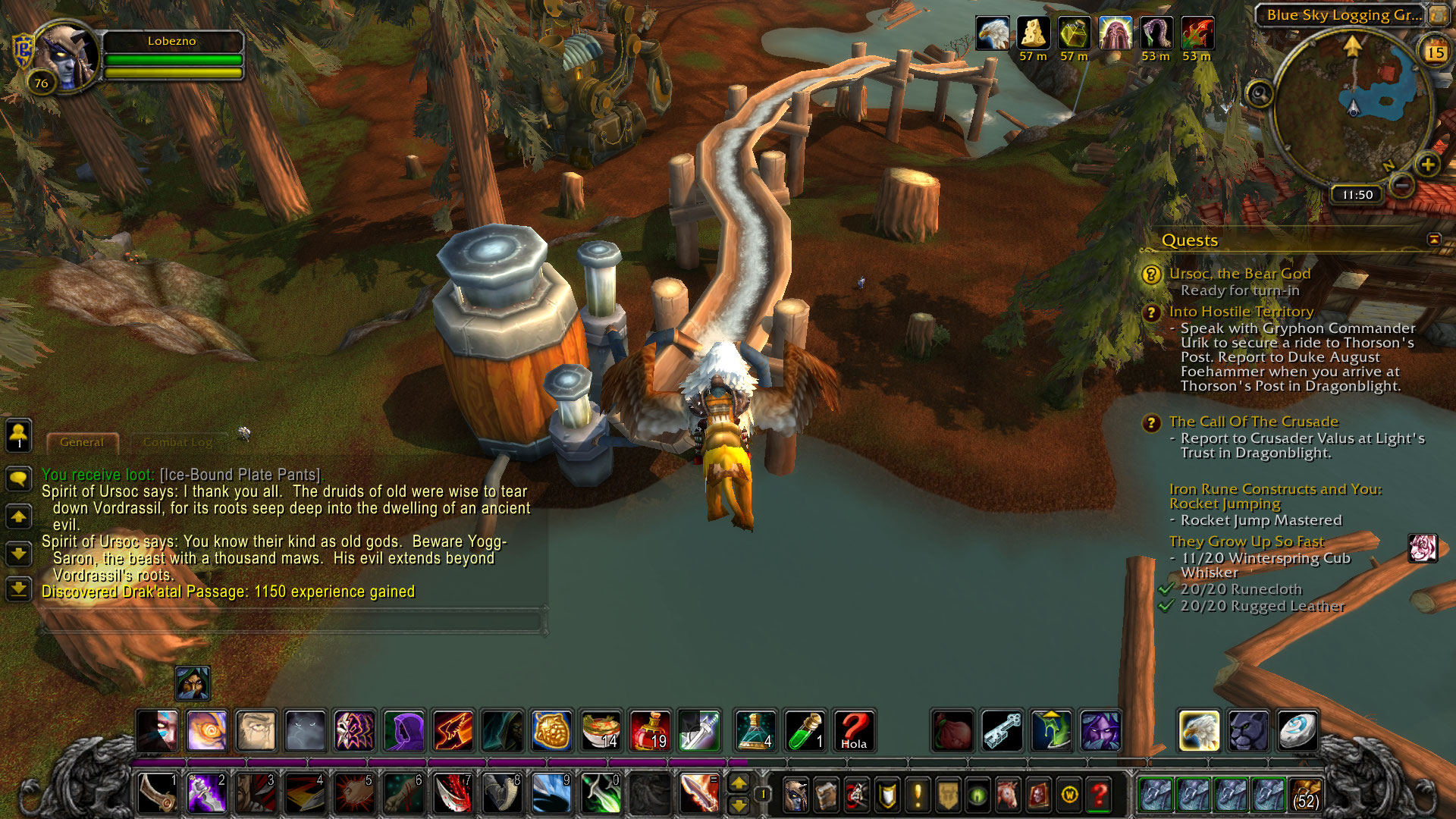The width and height of the screenshot is (1456, 819).
Task: Zoom out the minimap with the minus button
Action: coord(1402,184)
